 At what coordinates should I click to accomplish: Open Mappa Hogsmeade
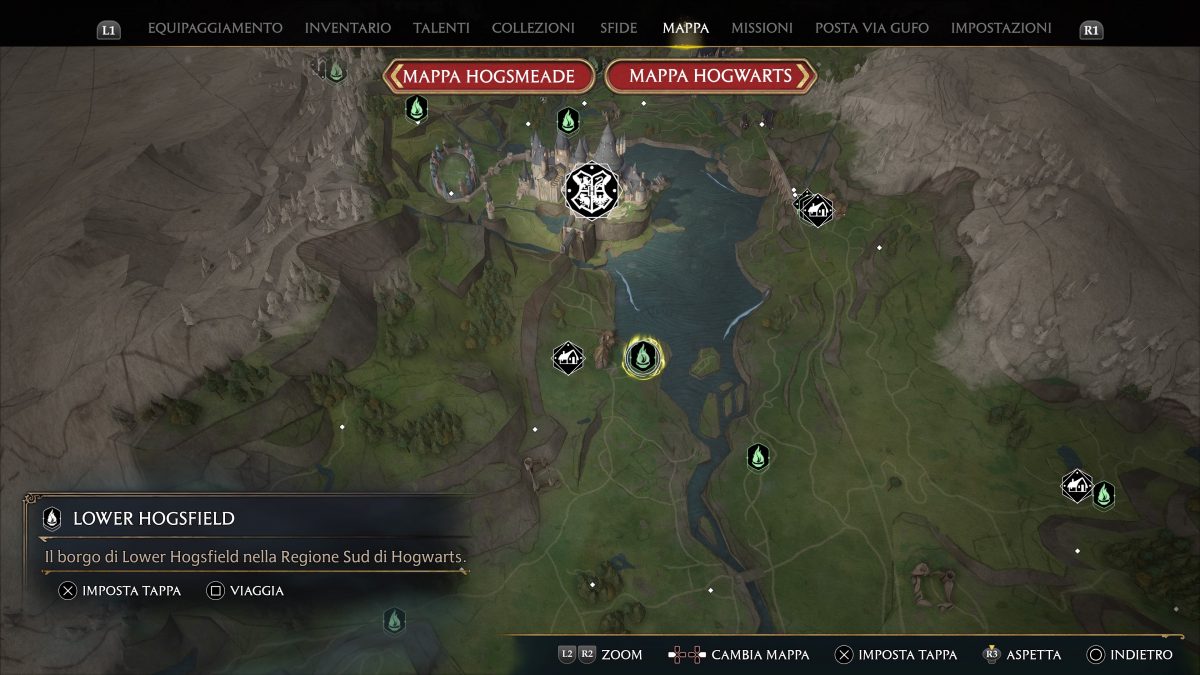tap(489, 76)
